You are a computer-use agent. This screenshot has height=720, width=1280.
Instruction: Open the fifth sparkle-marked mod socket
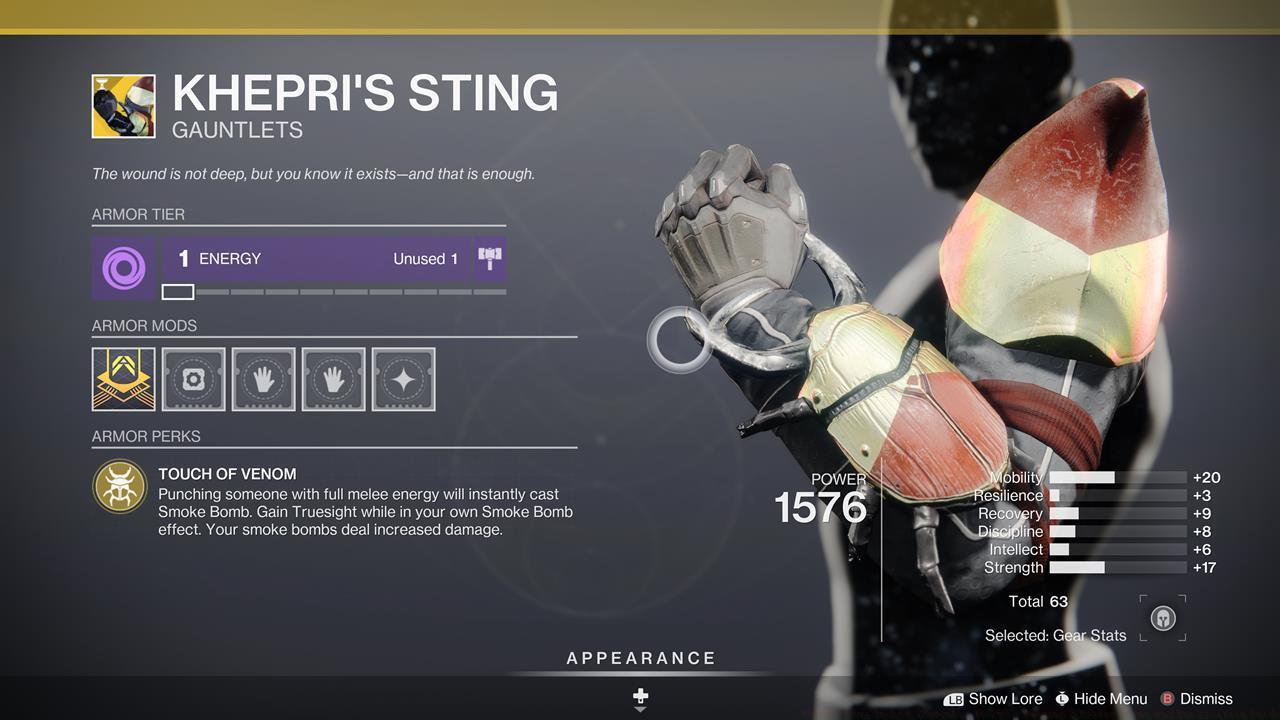[403, 378]
